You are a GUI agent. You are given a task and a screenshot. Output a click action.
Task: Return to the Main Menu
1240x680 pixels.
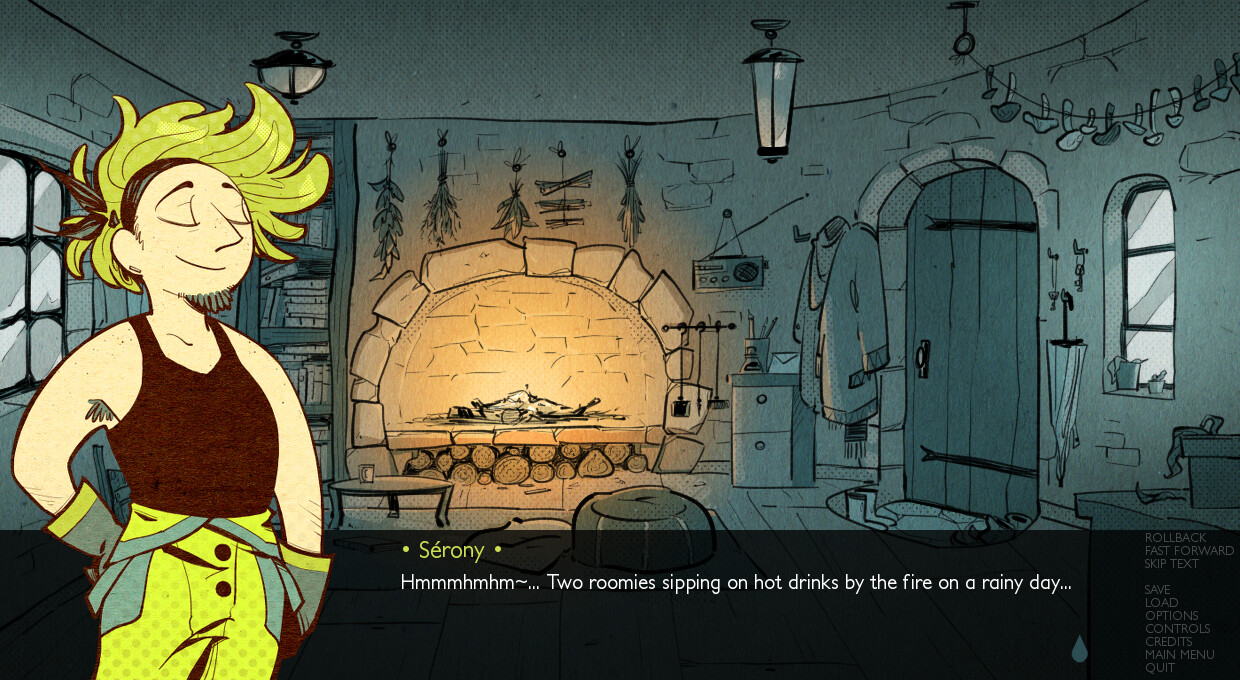click(1179, 655)
